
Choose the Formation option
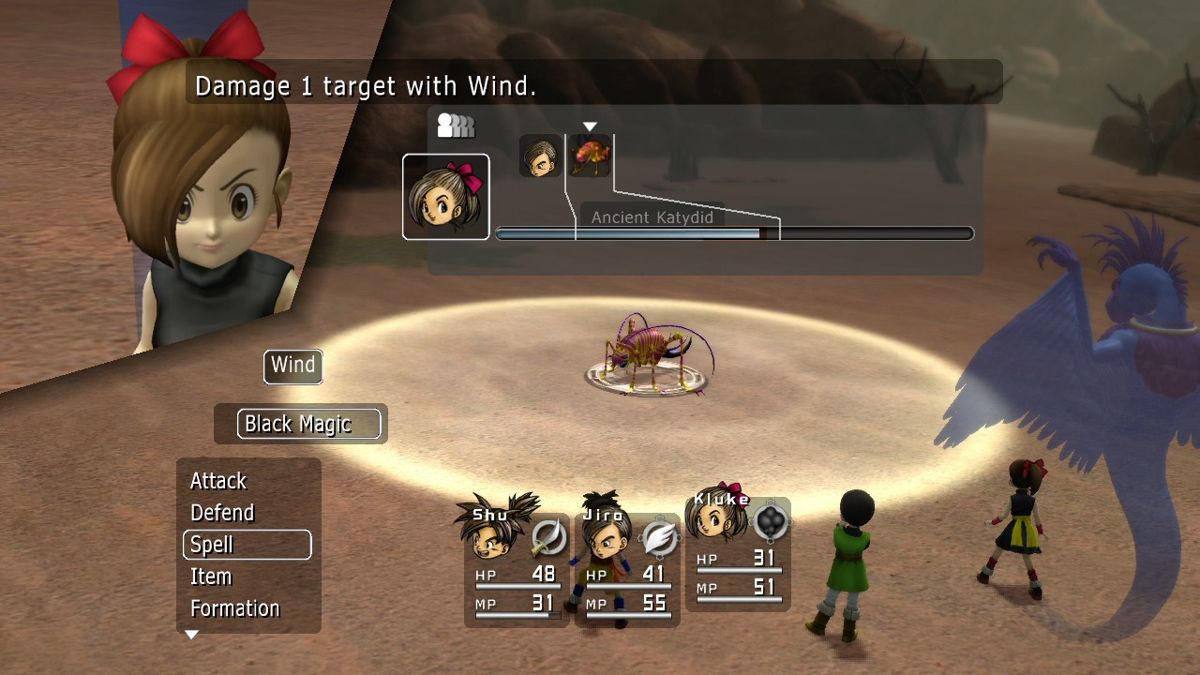click(235, 608)
